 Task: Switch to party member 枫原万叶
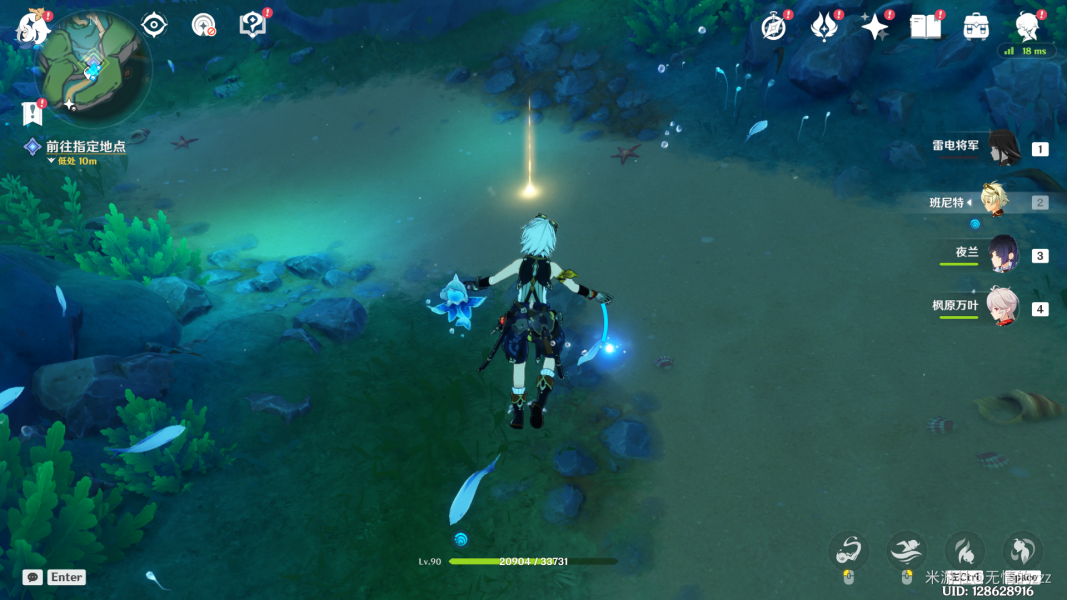click(x=1002, y=307)
